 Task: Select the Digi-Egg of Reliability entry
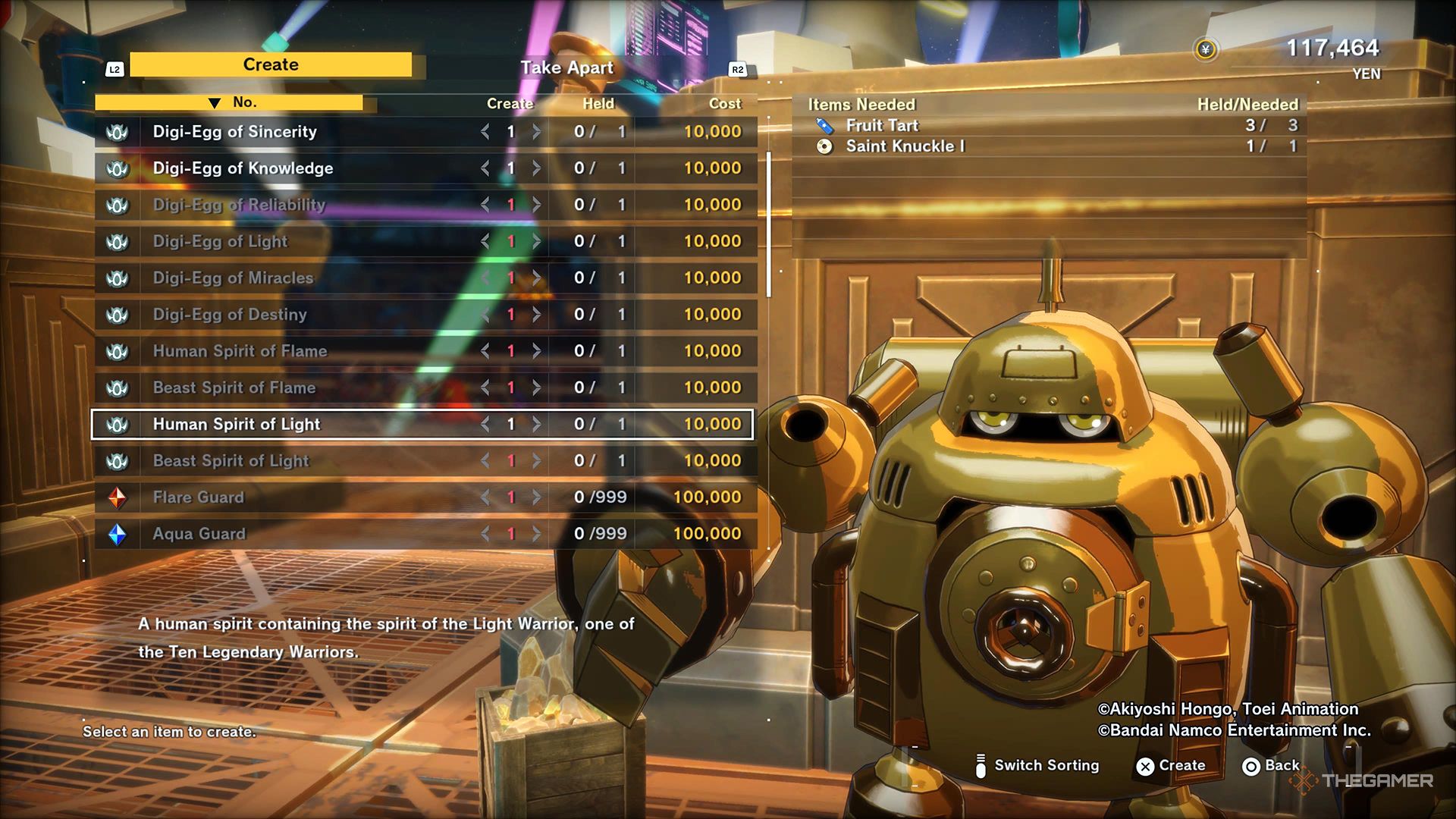[239, 205]
